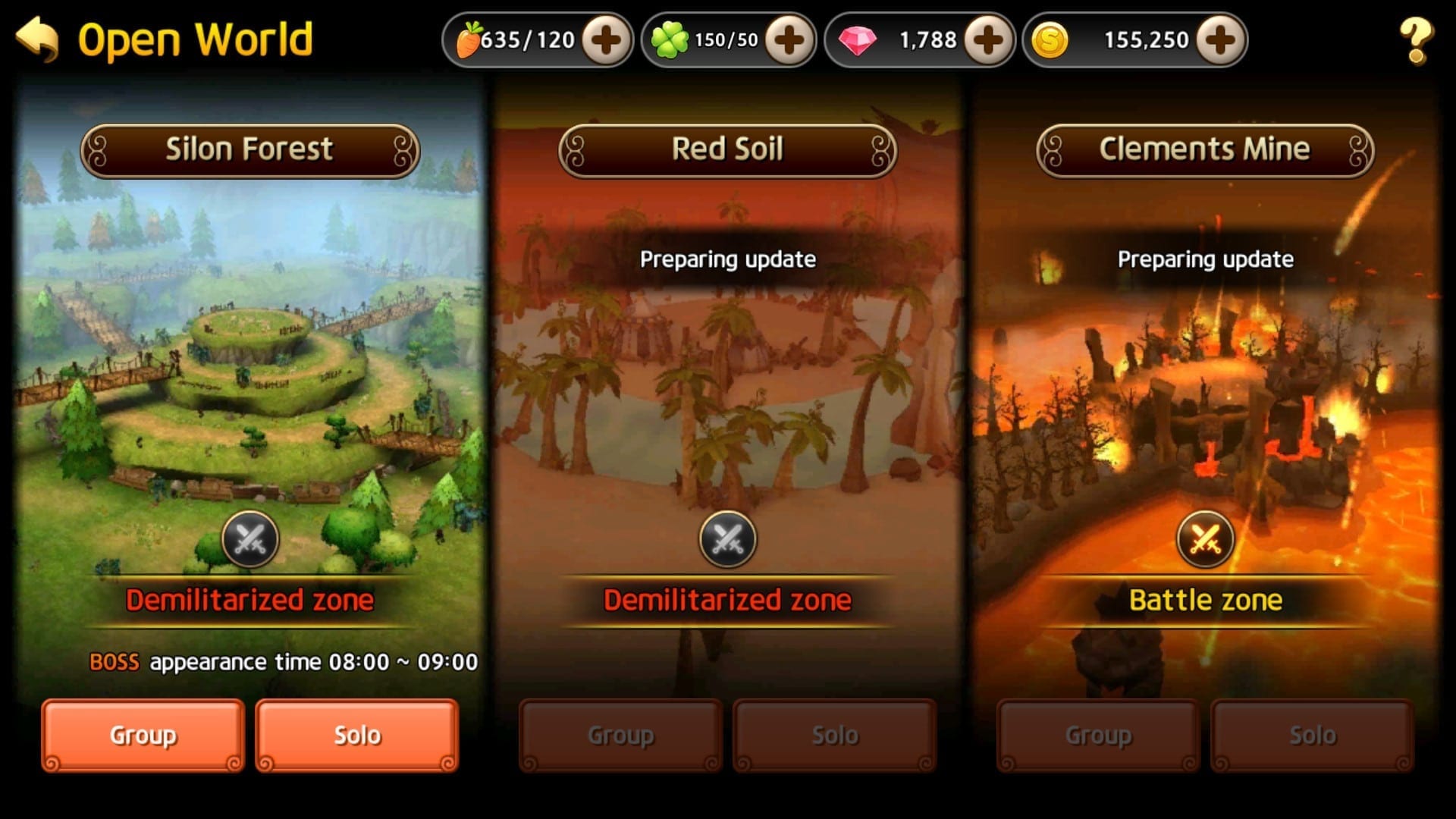This screenshot has height=819, width=1456.
Task: Select the Clements Mine zone title
Action: pyautogui.click(x=1205, y=150)
